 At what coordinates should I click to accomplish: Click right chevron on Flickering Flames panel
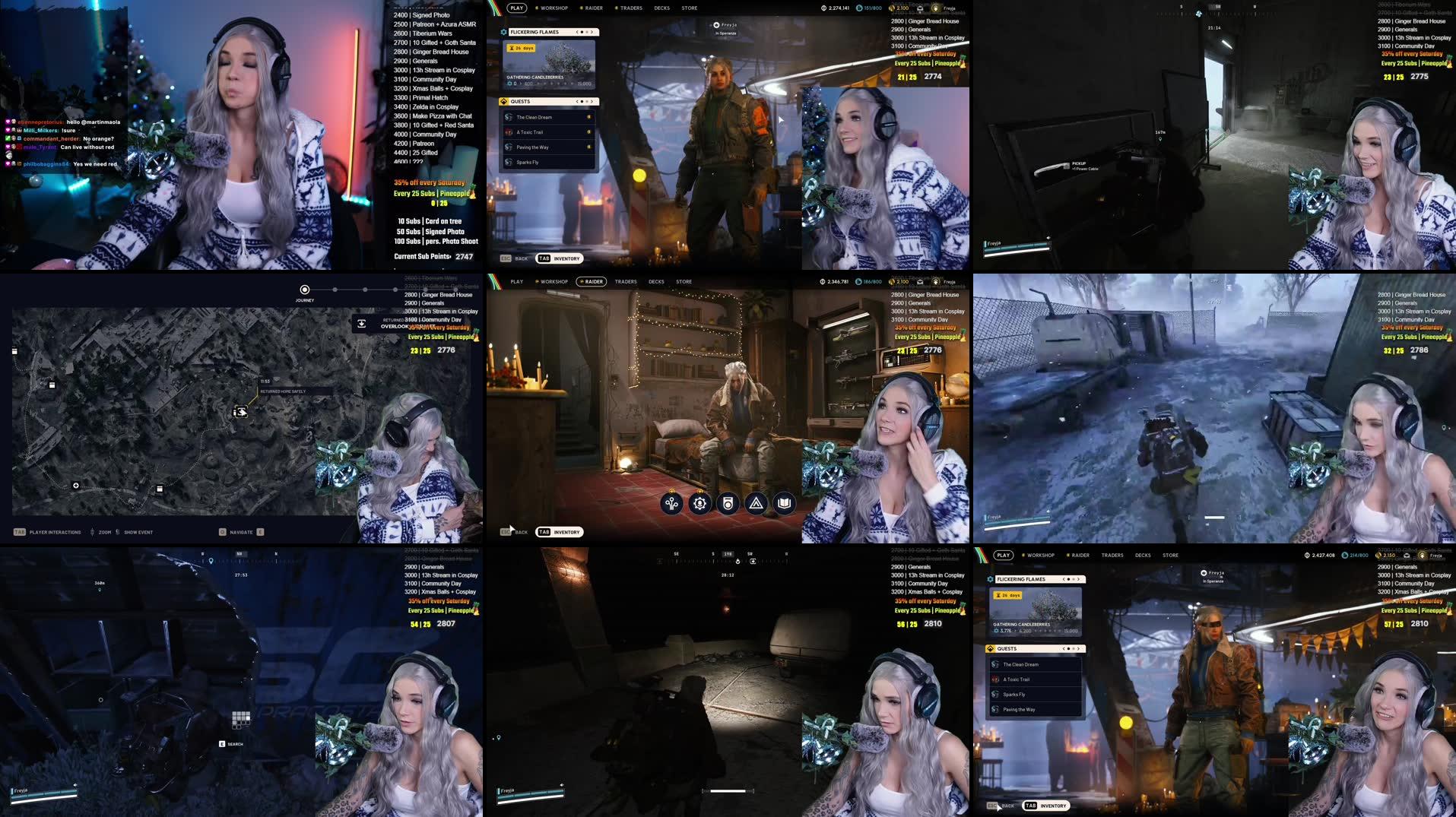pos(592,32)
